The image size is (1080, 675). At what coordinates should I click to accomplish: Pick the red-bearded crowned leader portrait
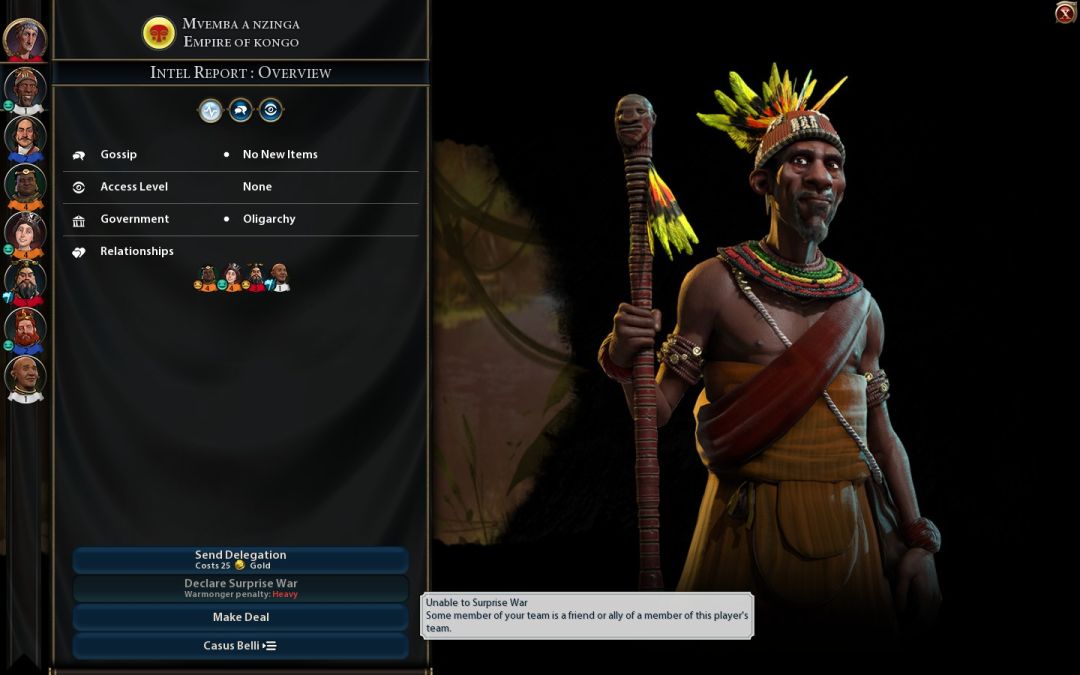[24, 329]
